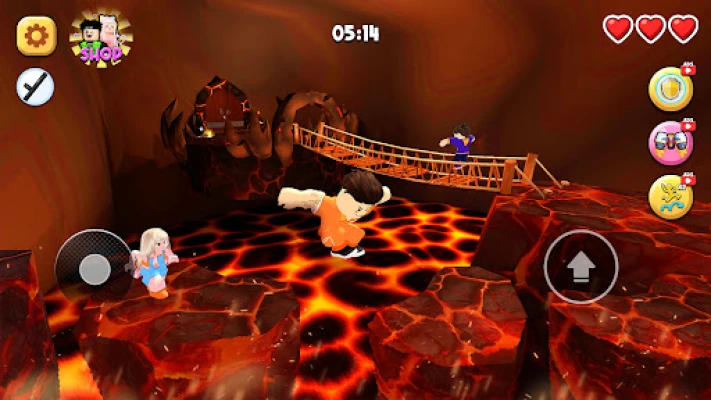Image resolution: width=711 pixels, height=400 pixels.
Task: Open settings with the gear button
Action: click(x=36, y=37)
